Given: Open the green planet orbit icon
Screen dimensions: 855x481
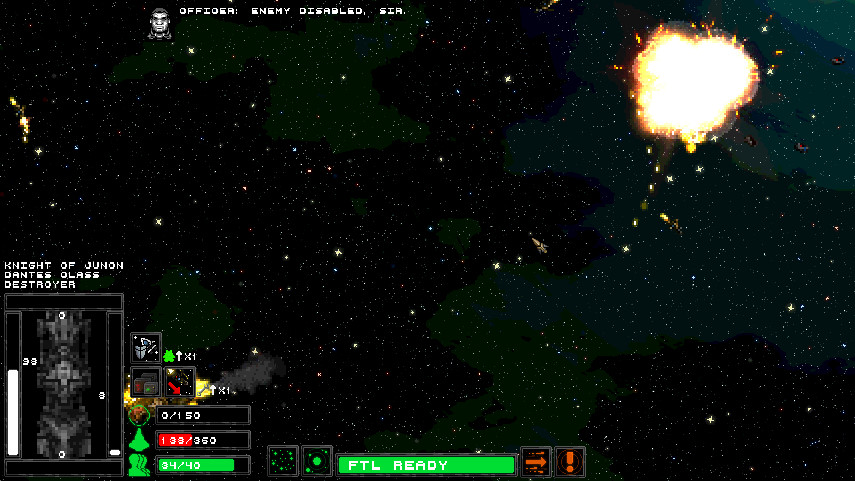Looking at the screenshot, I should click(x=317, y=462).
